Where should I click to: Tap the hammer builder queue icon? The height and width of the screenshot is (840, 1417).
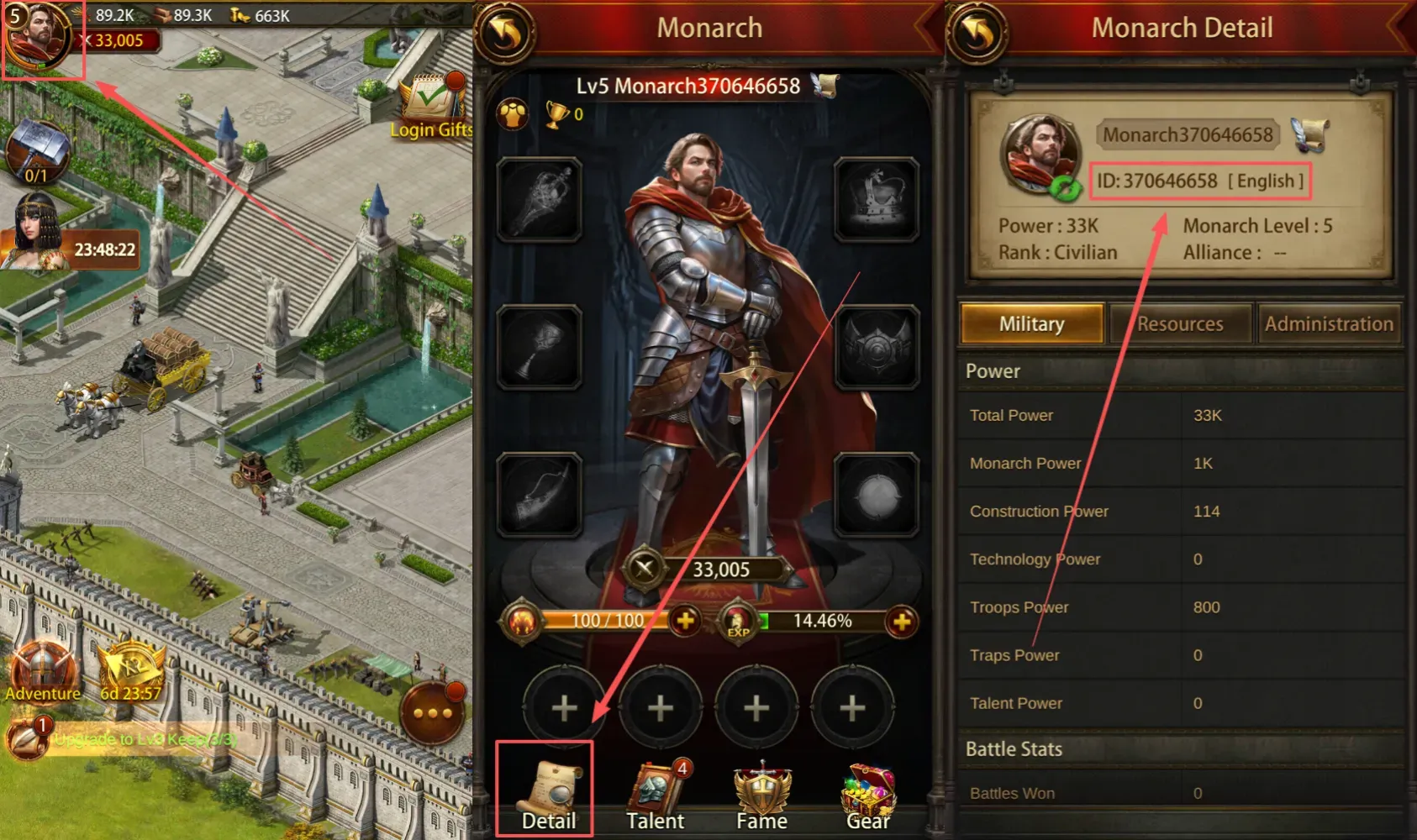[x=37, y=152]
